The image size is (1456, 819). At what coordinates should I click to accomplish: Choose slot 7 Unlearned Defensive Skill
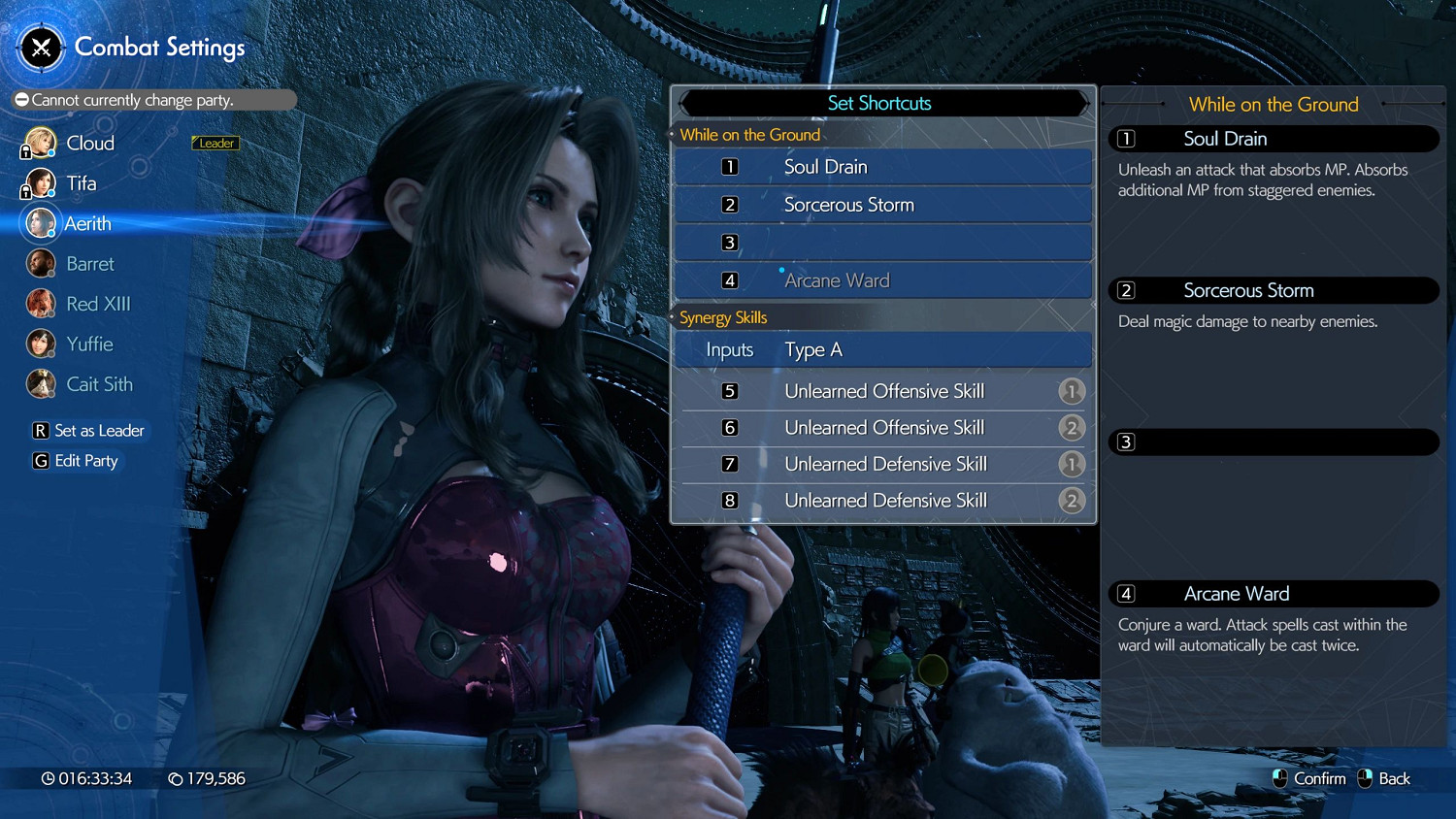pyautogui.click(x=882, y=464)
